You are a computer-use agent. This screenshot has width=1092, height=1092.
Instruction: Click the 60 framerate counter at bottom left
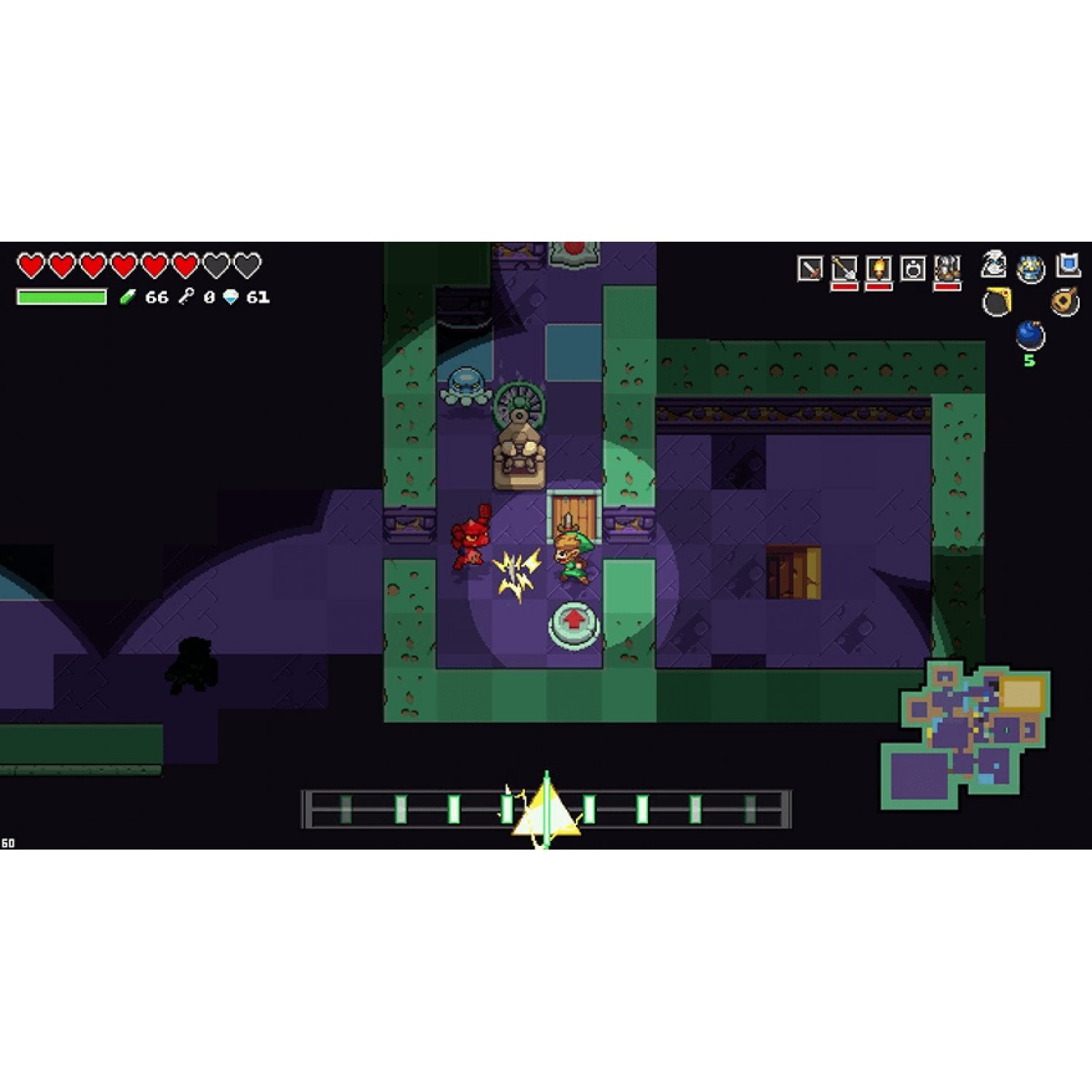pos(7,842)
